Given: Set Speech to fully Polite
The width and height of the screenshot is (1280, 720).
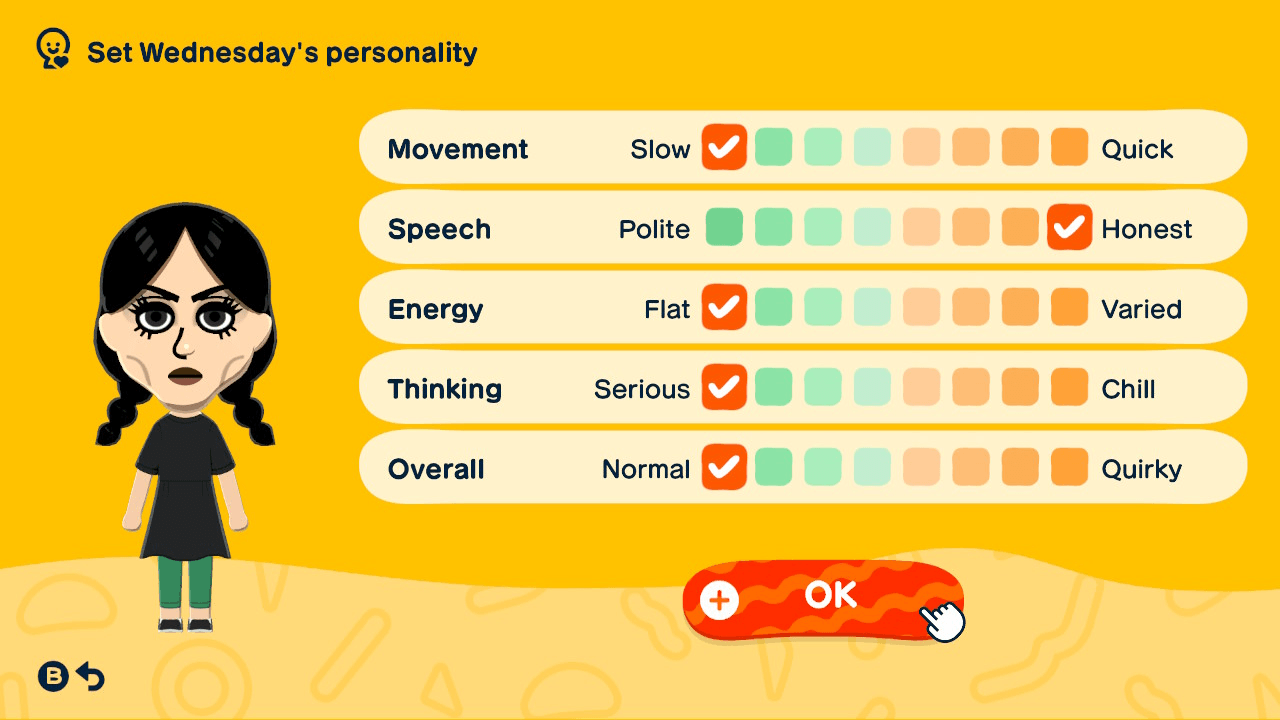Looking at the screenshot, I should tap(723, 227).
